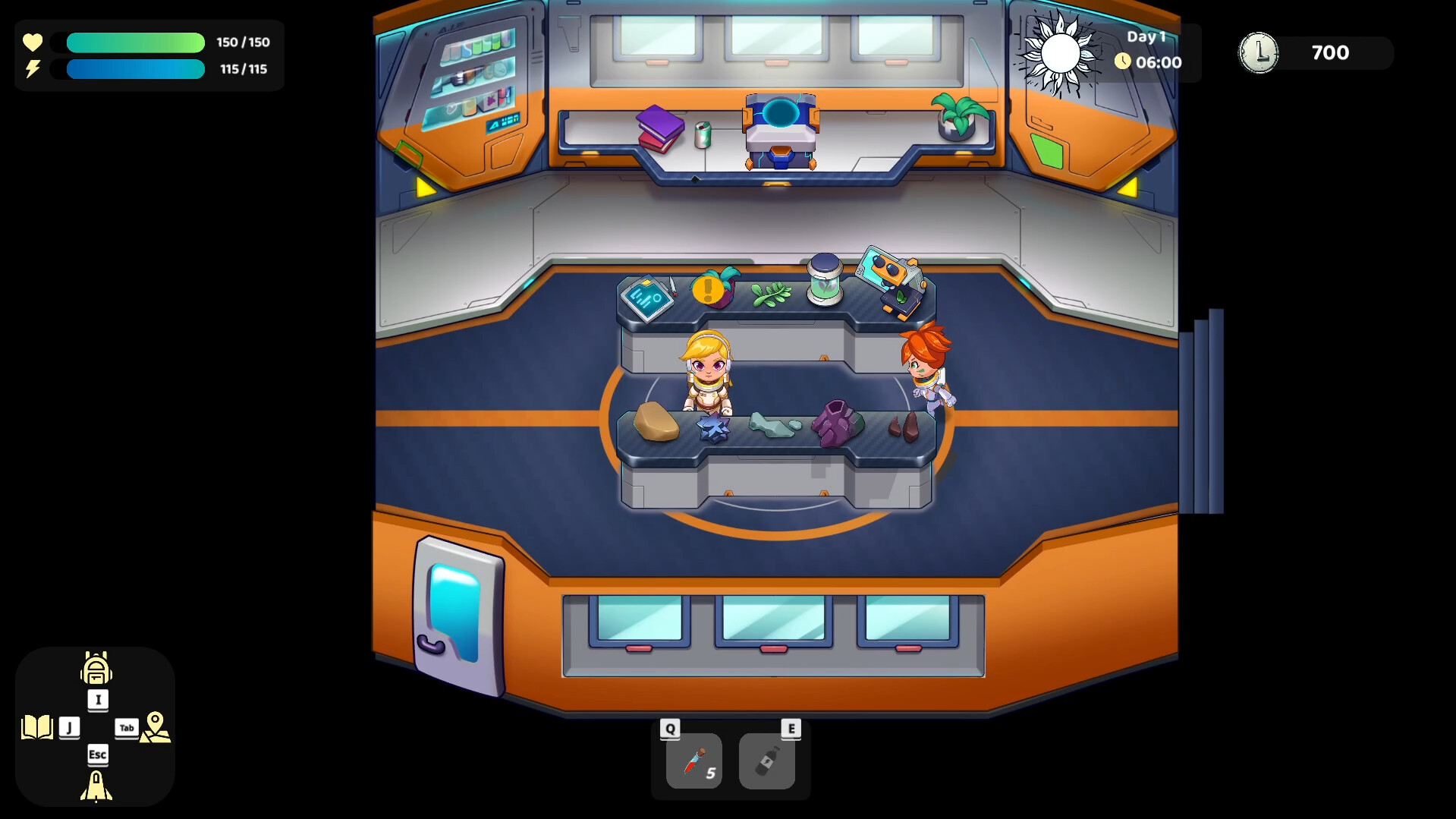This screenshot has height=819, width=1456.
Task: Click the sun weather indicator
Action: pos(1061,52)
